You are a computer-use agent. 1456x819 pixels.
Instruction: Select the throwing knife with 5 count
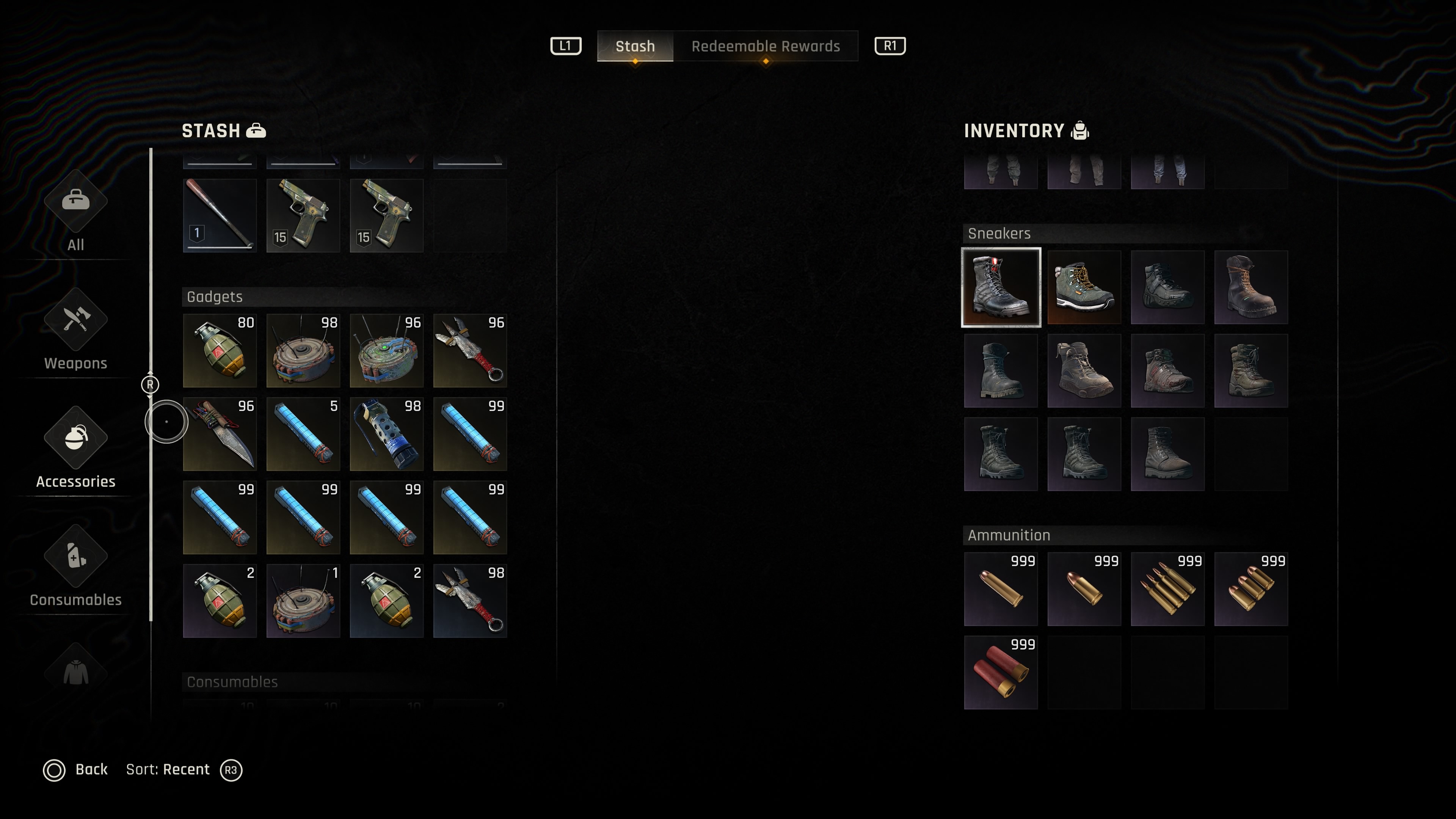coord(470,350)
